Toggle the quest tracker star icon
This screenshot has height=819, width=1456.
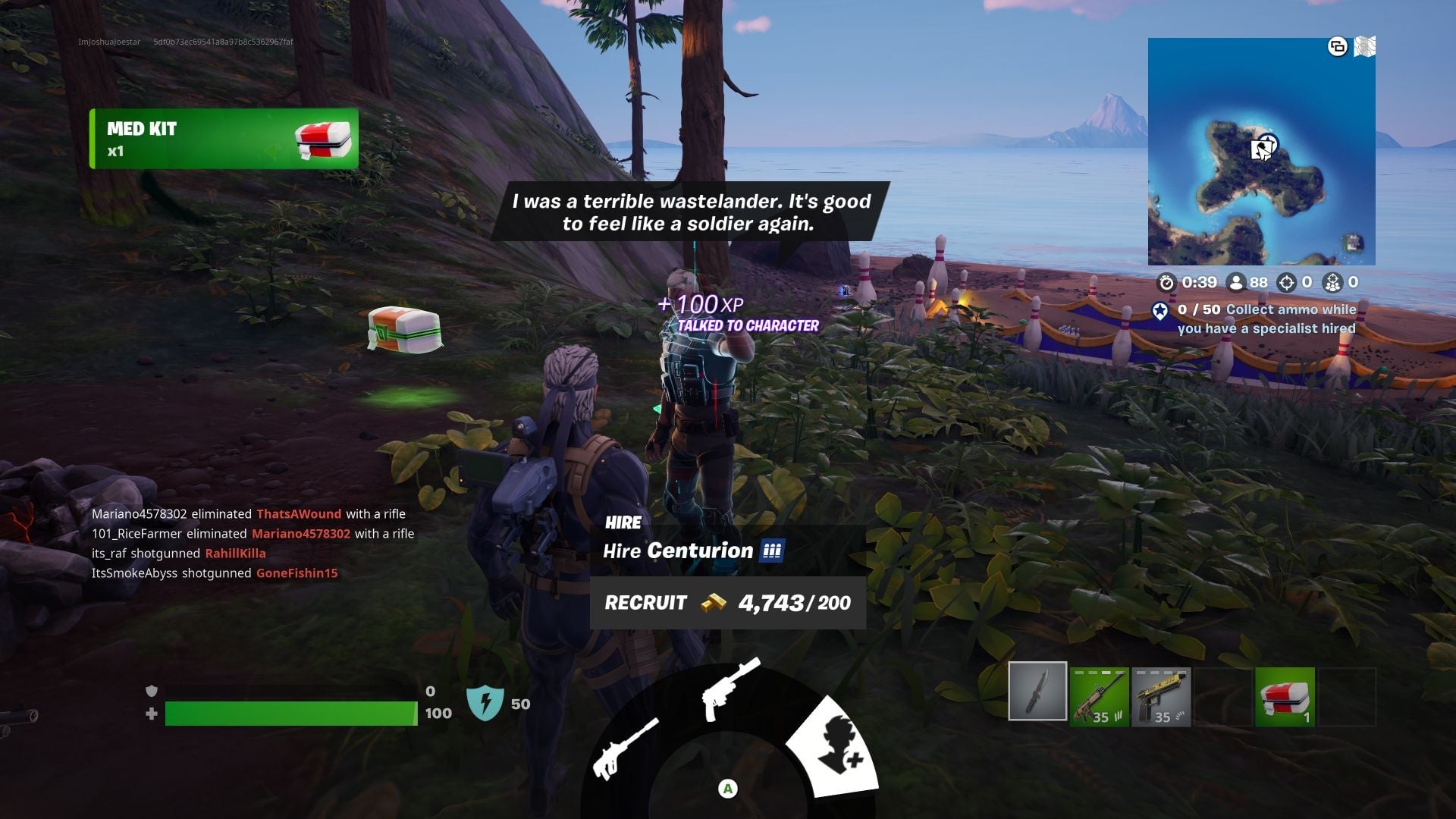(1158, 310)
